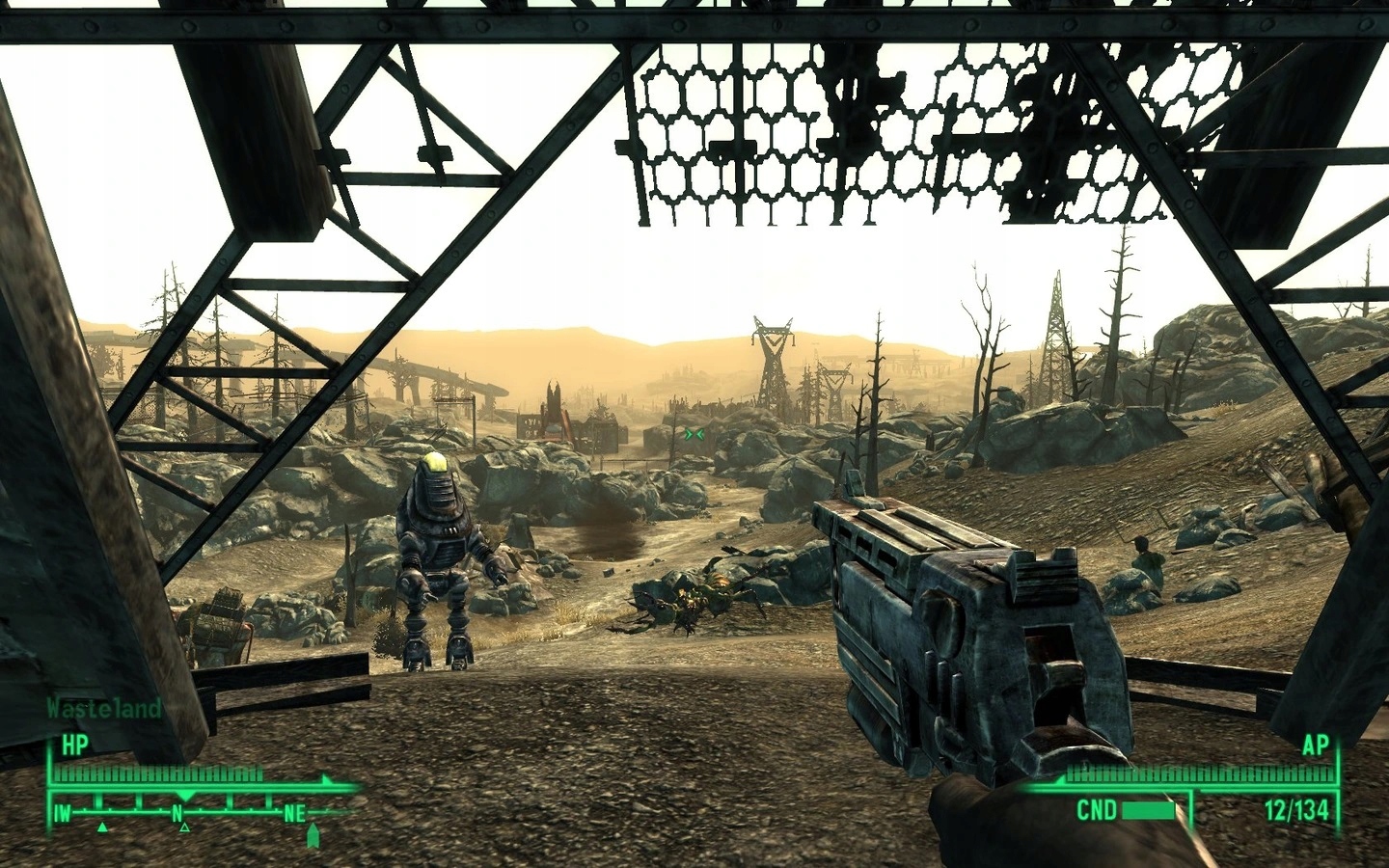This screenshot has width=1389, height=868.
Task: Click the AP label text
Action: pos(1317,745)
